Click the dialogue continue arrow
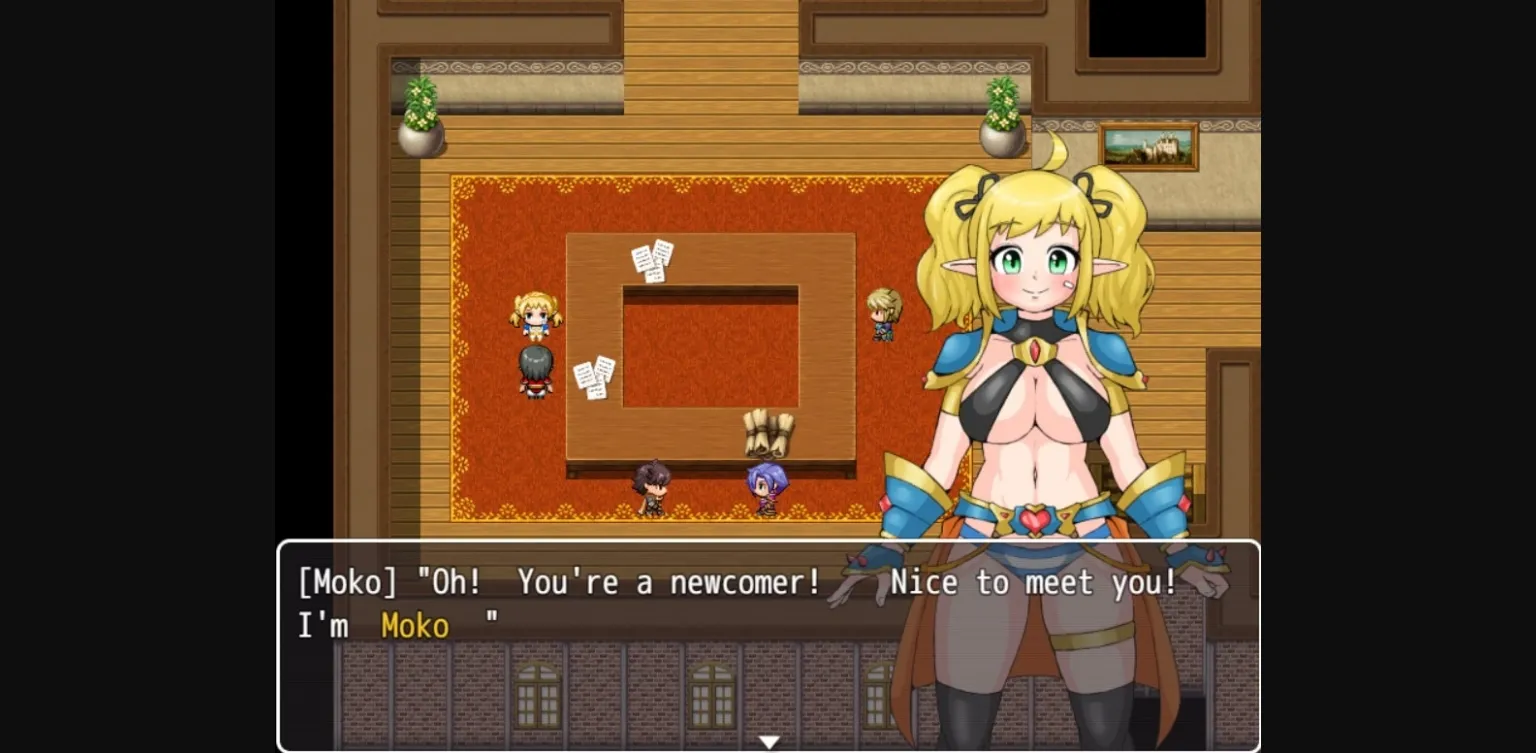 tap(769, 741)
